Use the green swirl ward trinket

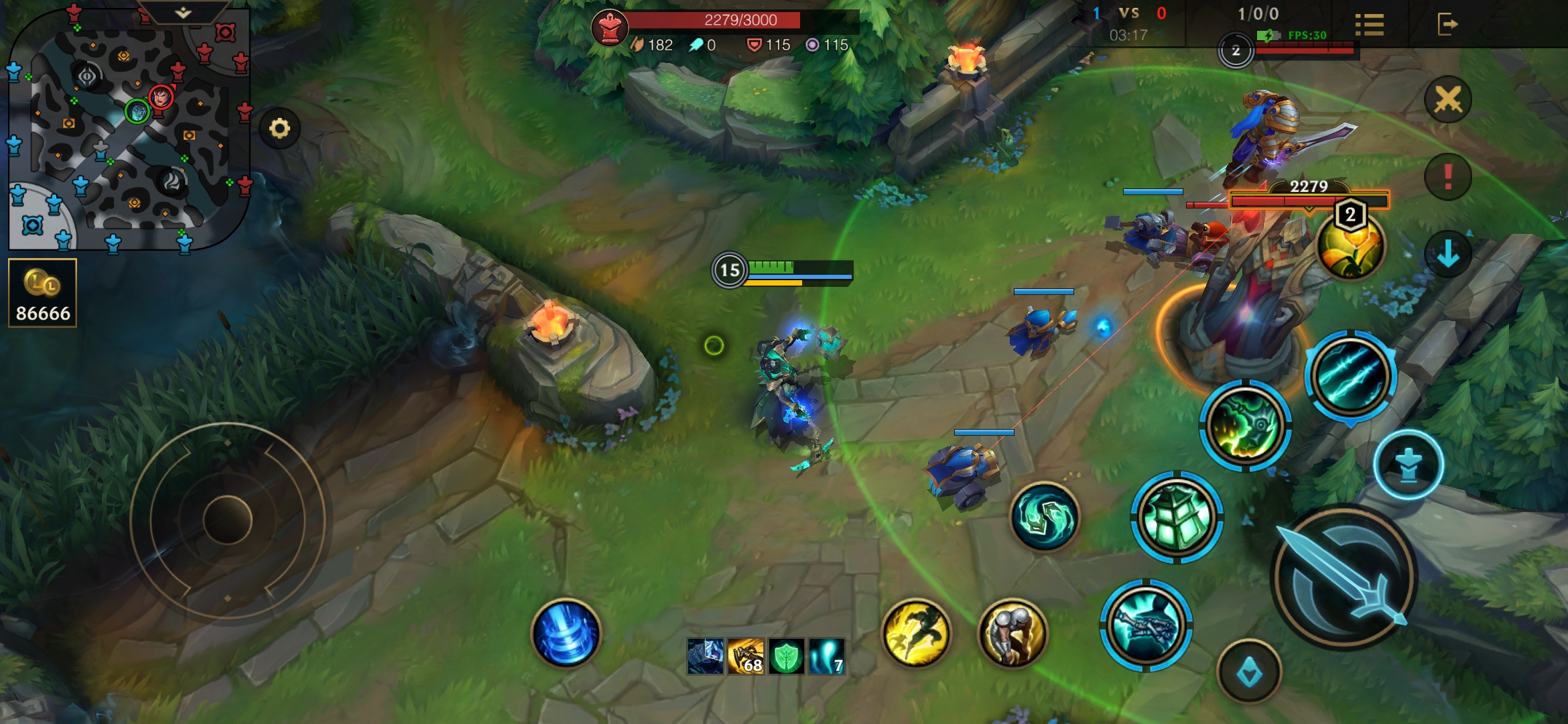tap(1044, 516)
